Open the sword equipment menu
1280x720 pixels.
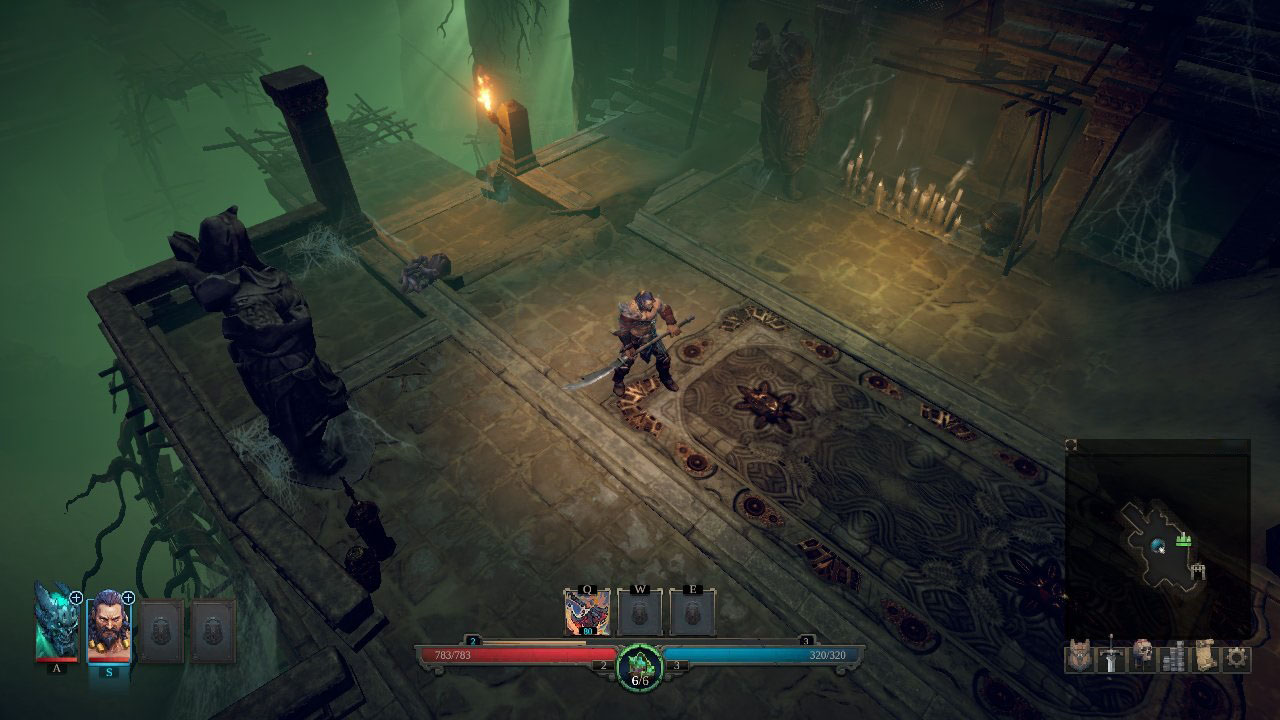1111,657
